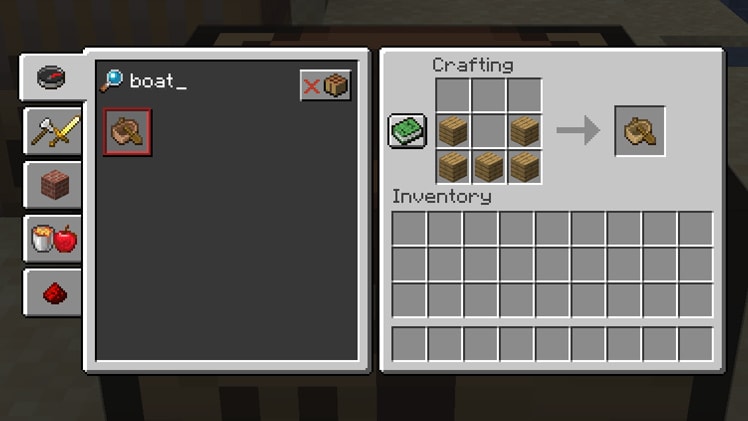Close the green recipe book
Viewport: 748px width, 421px height.
pos(407,132)
